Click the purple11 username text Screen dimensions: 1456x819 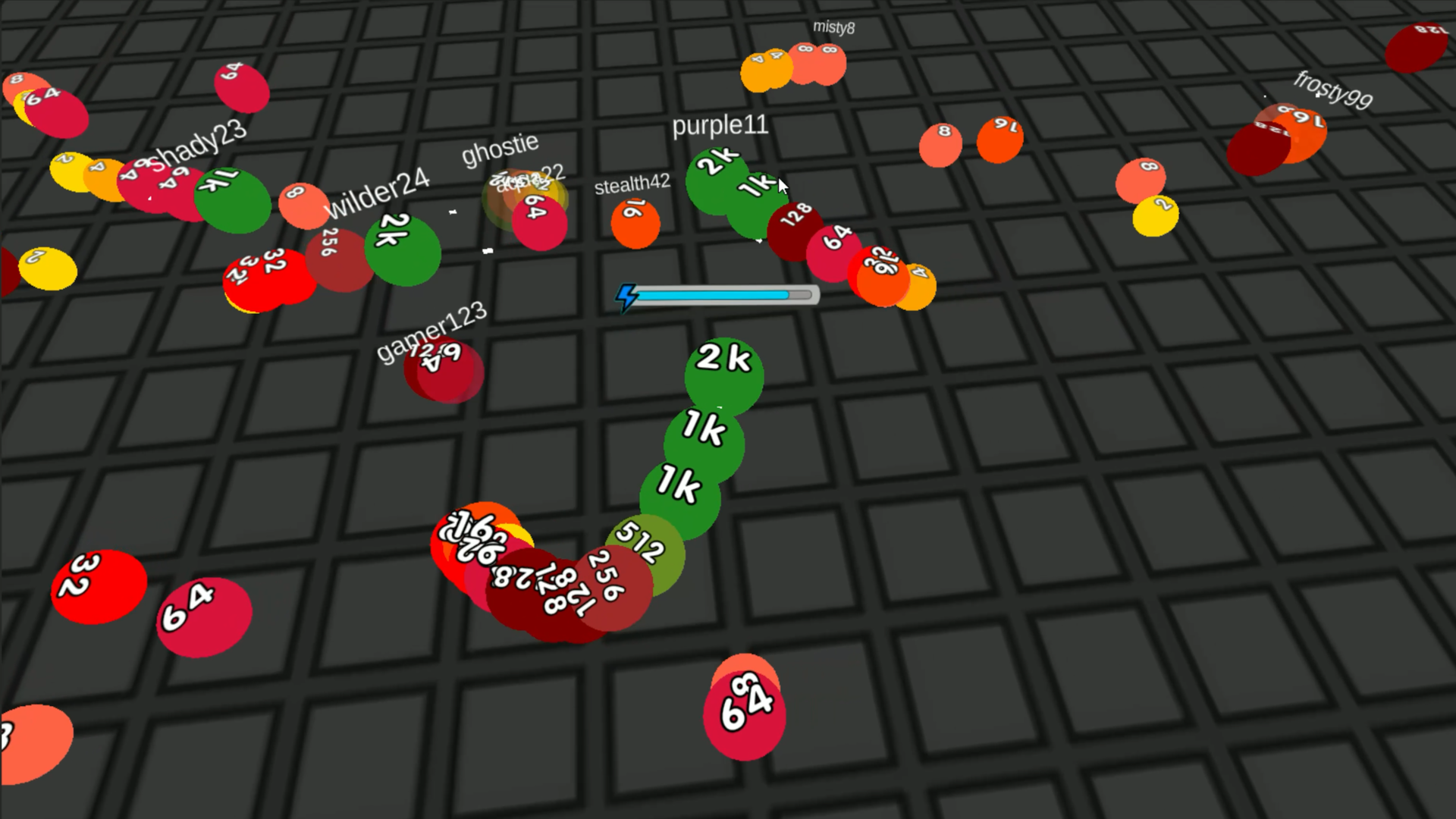(x=720, y=127)
